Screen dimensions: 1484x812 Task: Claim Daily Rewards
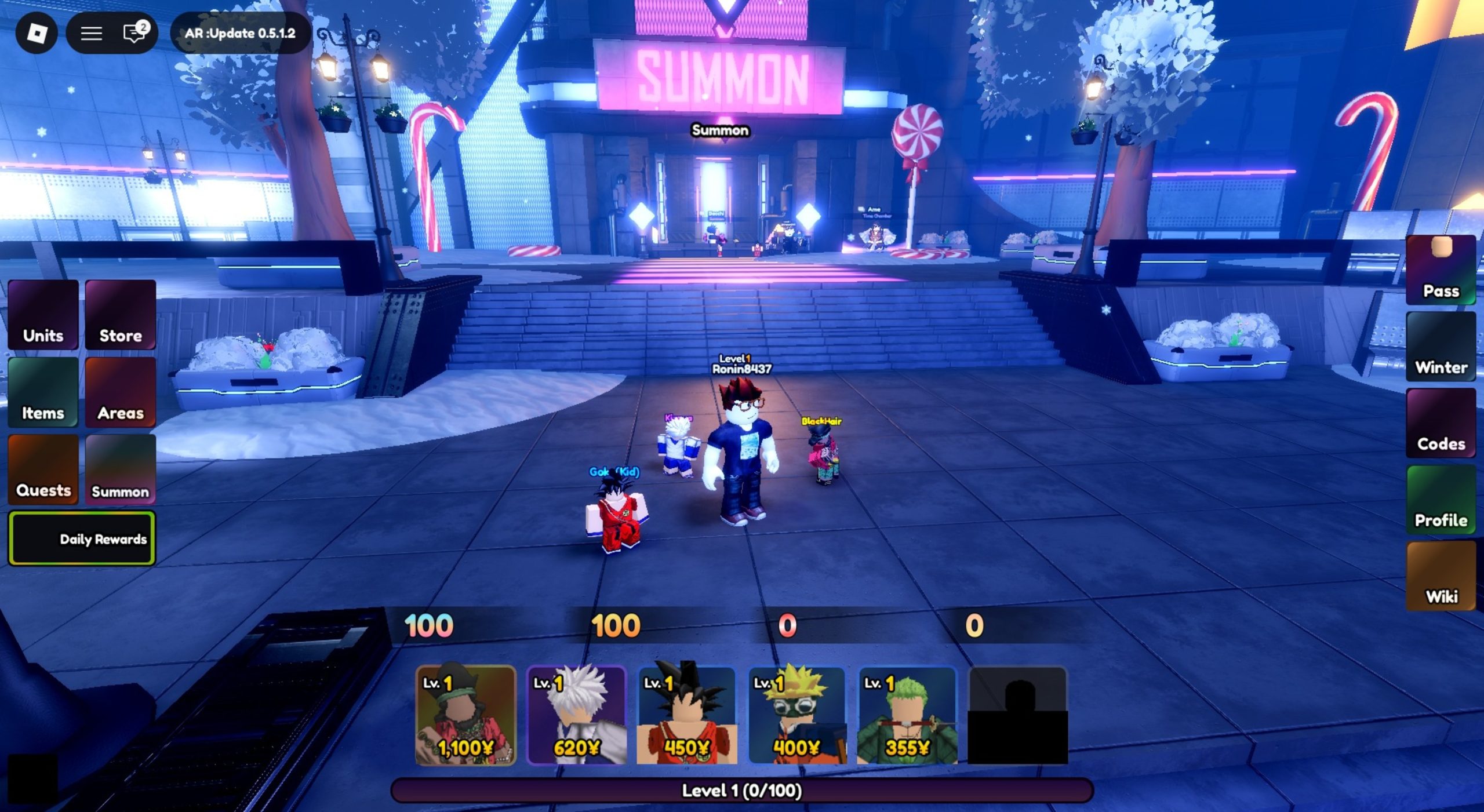(x=82, y=538)
